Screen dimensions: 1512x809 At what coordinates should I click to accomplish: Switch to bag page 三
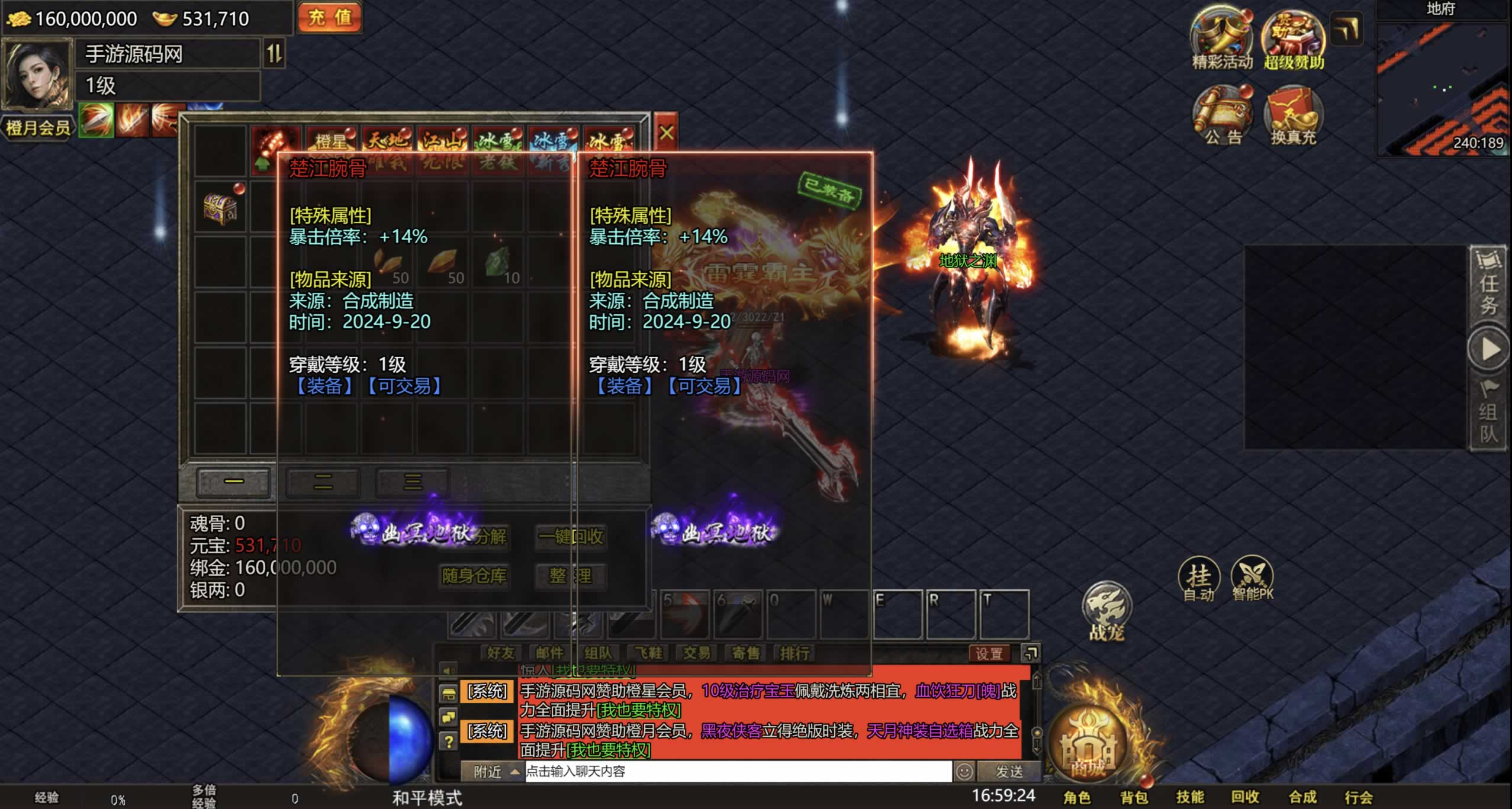click(x=413, y=482)
